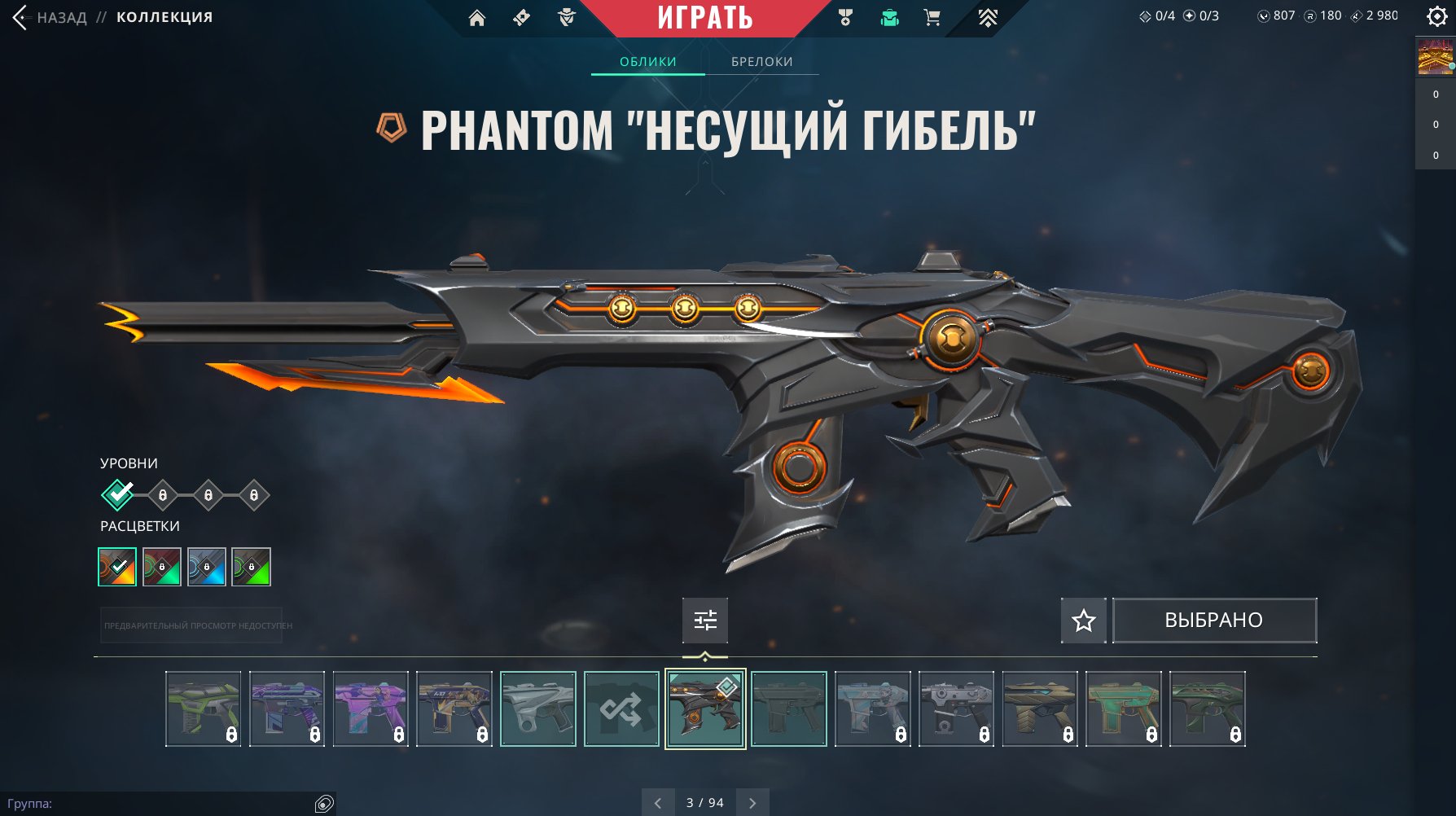Open the home screen icon
This screenshot has height=816, width=1456.
pos(478,17)
